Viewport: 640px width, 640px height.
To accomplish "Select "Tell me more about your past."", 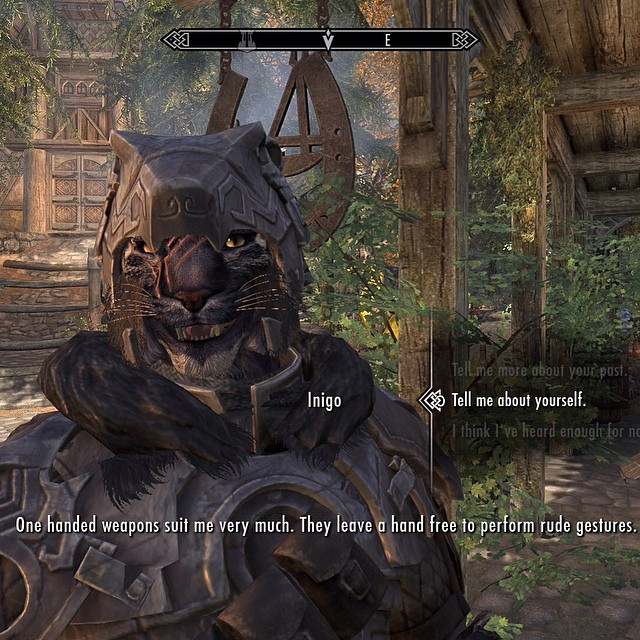I will tap(540, 370).
